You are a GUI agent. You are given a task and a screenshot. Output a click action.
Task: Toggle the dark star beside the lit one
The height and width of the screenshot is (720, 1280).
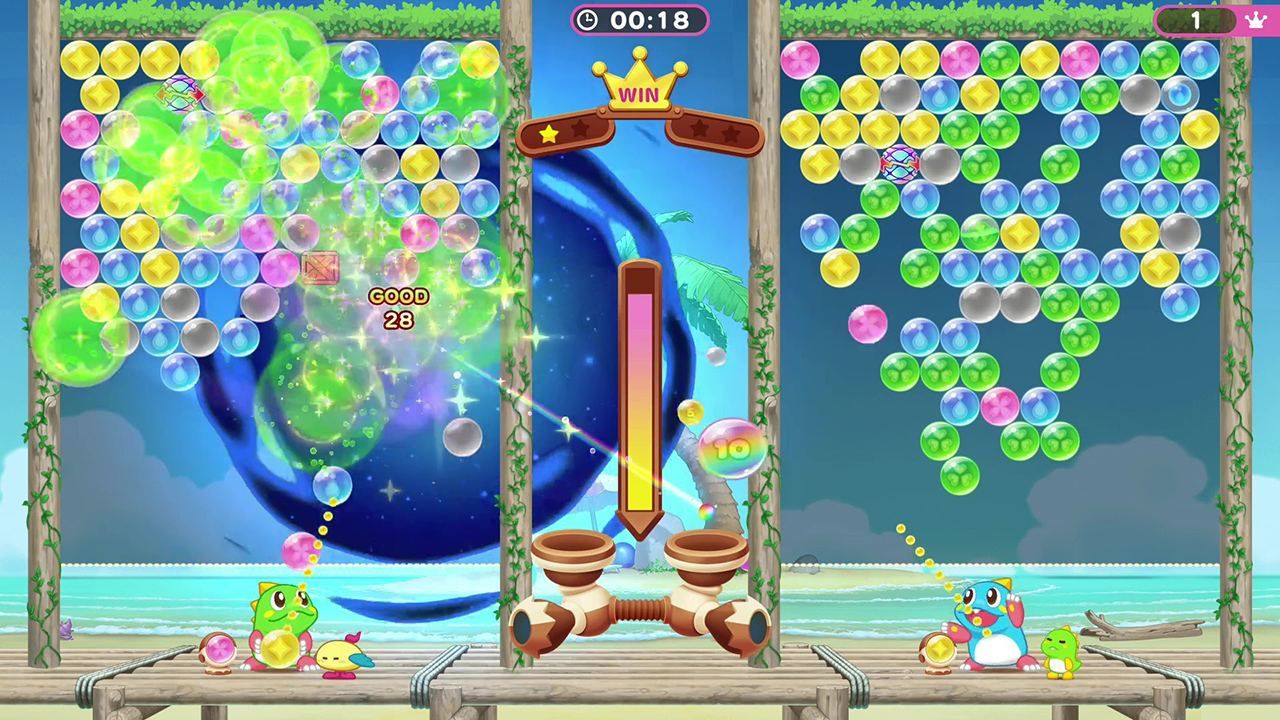coord(580,128)
